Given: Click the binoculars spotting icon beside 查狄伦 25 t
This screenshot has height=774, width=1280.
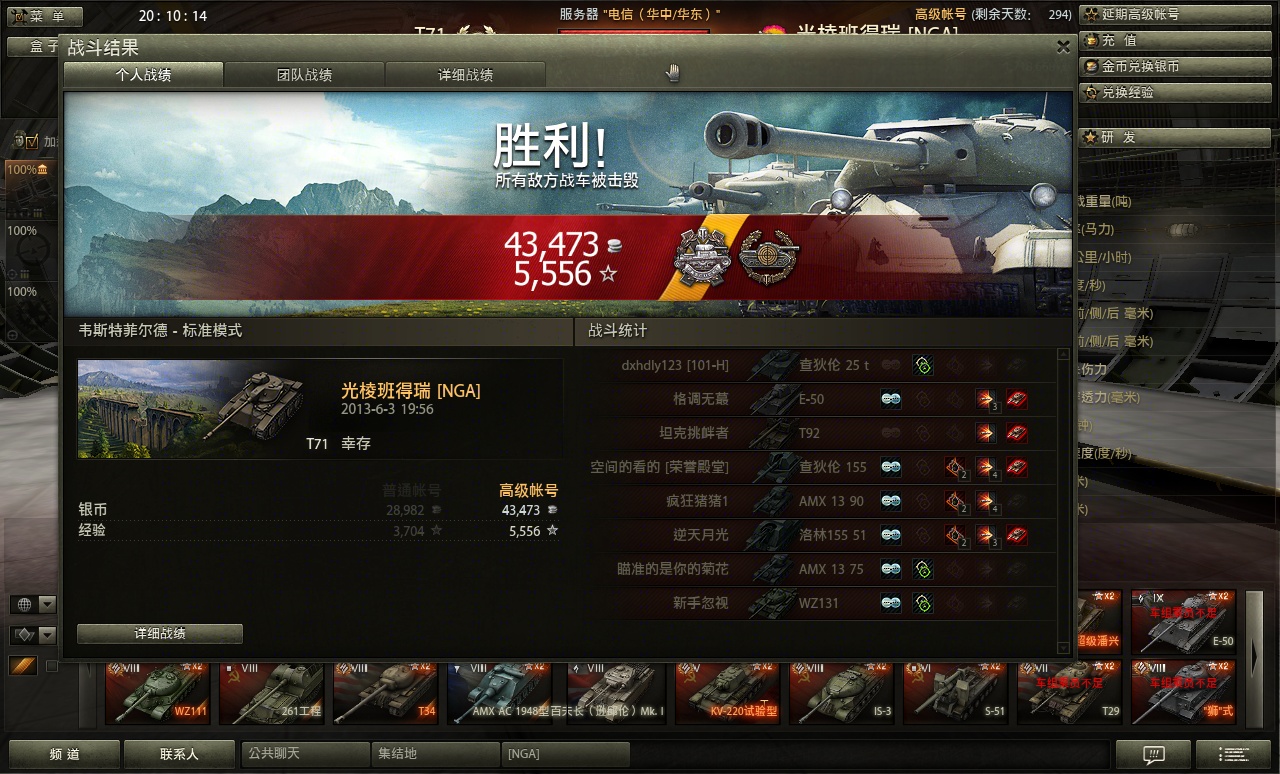Looking at the screenshot, I should point(891,364).
